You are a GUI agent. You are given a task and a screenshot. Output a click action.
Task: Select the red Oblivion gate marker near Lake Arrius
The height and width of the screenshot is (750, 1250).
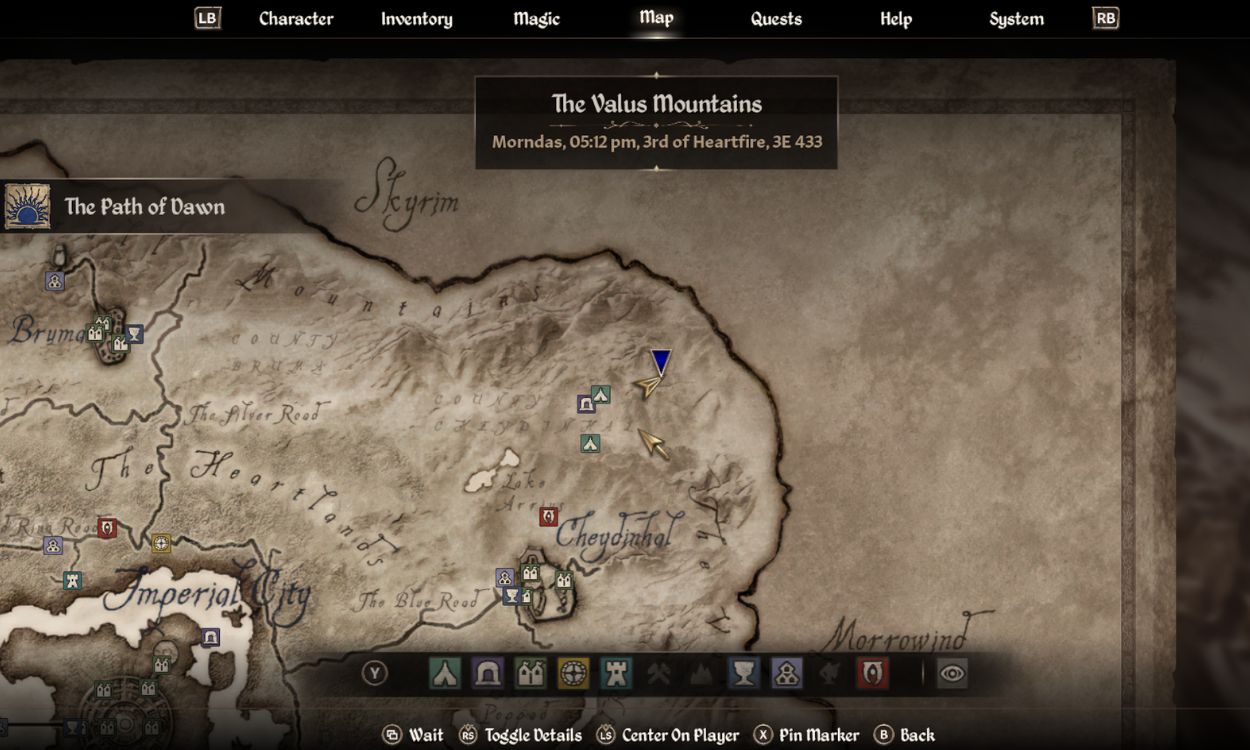tap(548, 516)
